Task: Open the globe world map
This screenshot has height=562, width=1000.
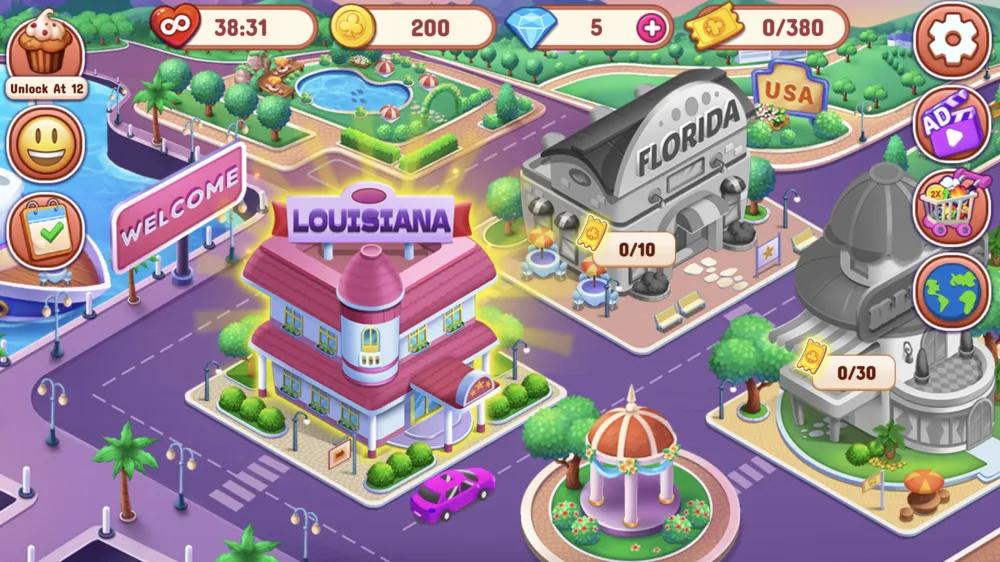Action: pyautogui.click(x=951, y=291)
